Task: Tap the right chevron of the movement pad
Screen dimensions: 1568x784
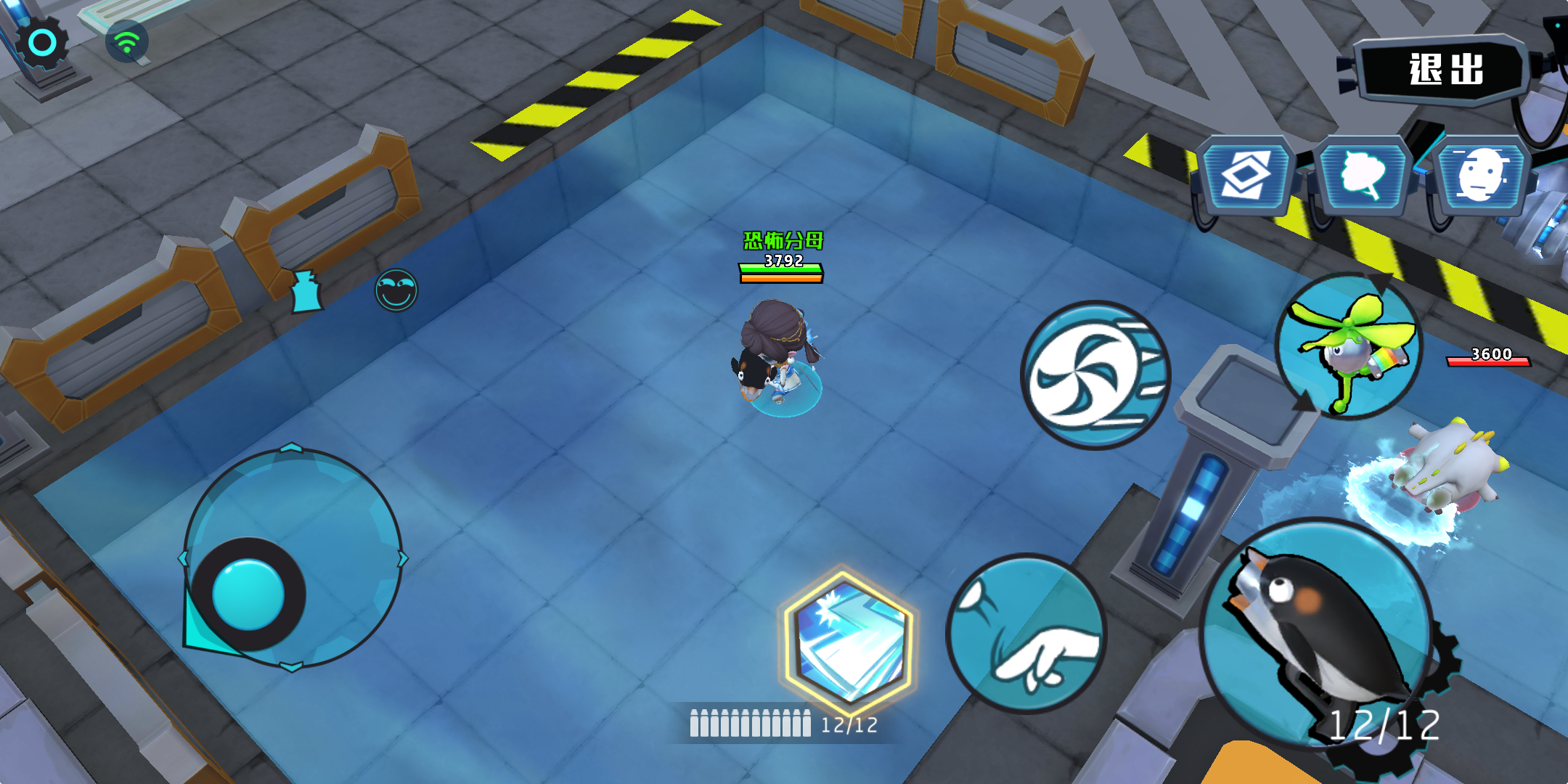Action: point(402,559)
